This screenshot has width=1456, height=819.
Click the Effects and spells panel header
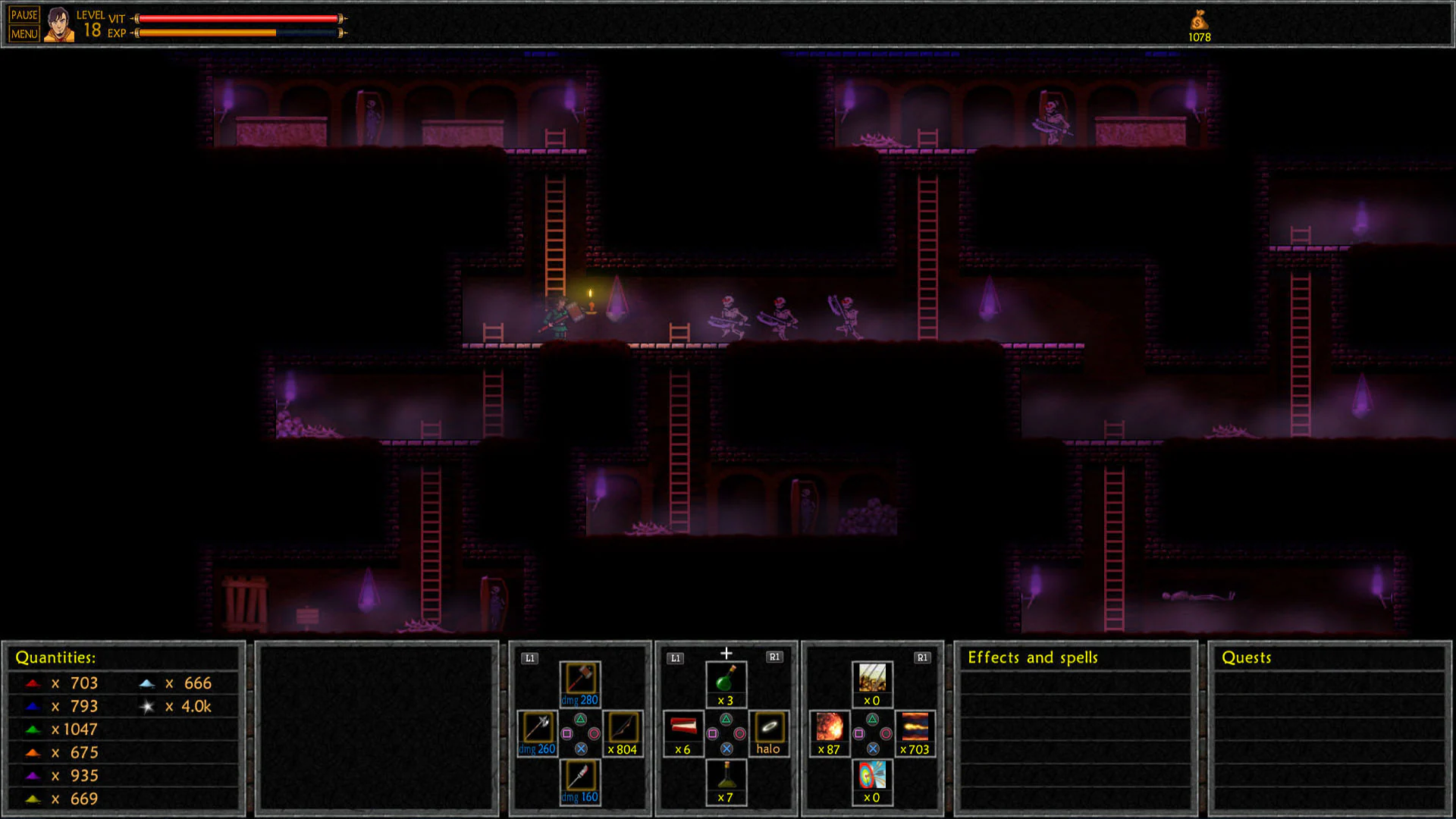click(x=1031, y=657)
